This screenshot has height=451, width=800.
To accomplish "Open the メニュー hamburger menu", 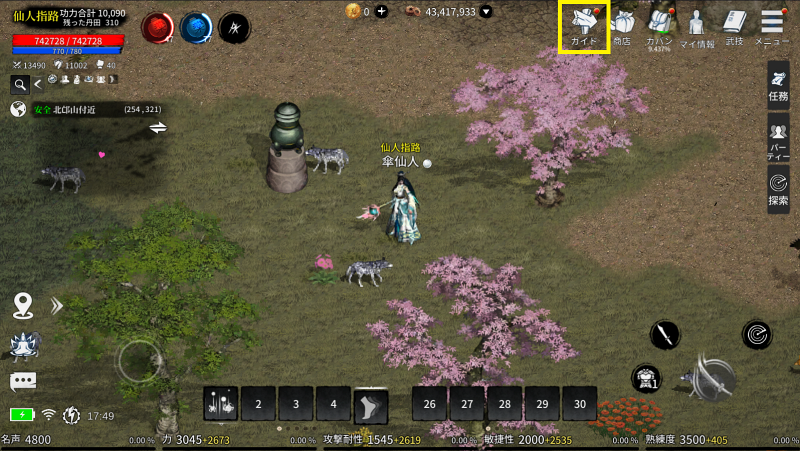I will [772, 27].
